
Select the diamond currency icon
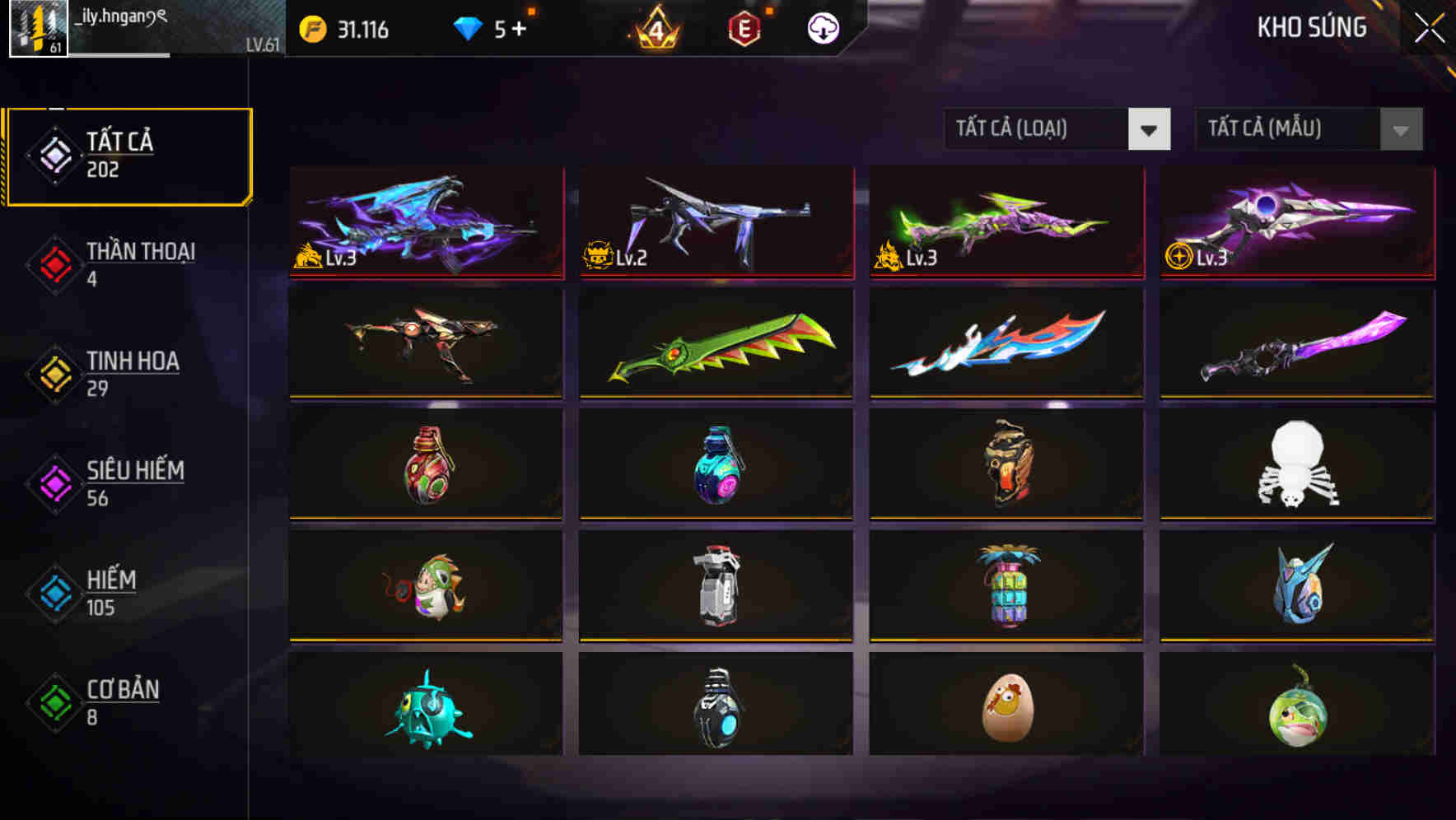point(468,26)
